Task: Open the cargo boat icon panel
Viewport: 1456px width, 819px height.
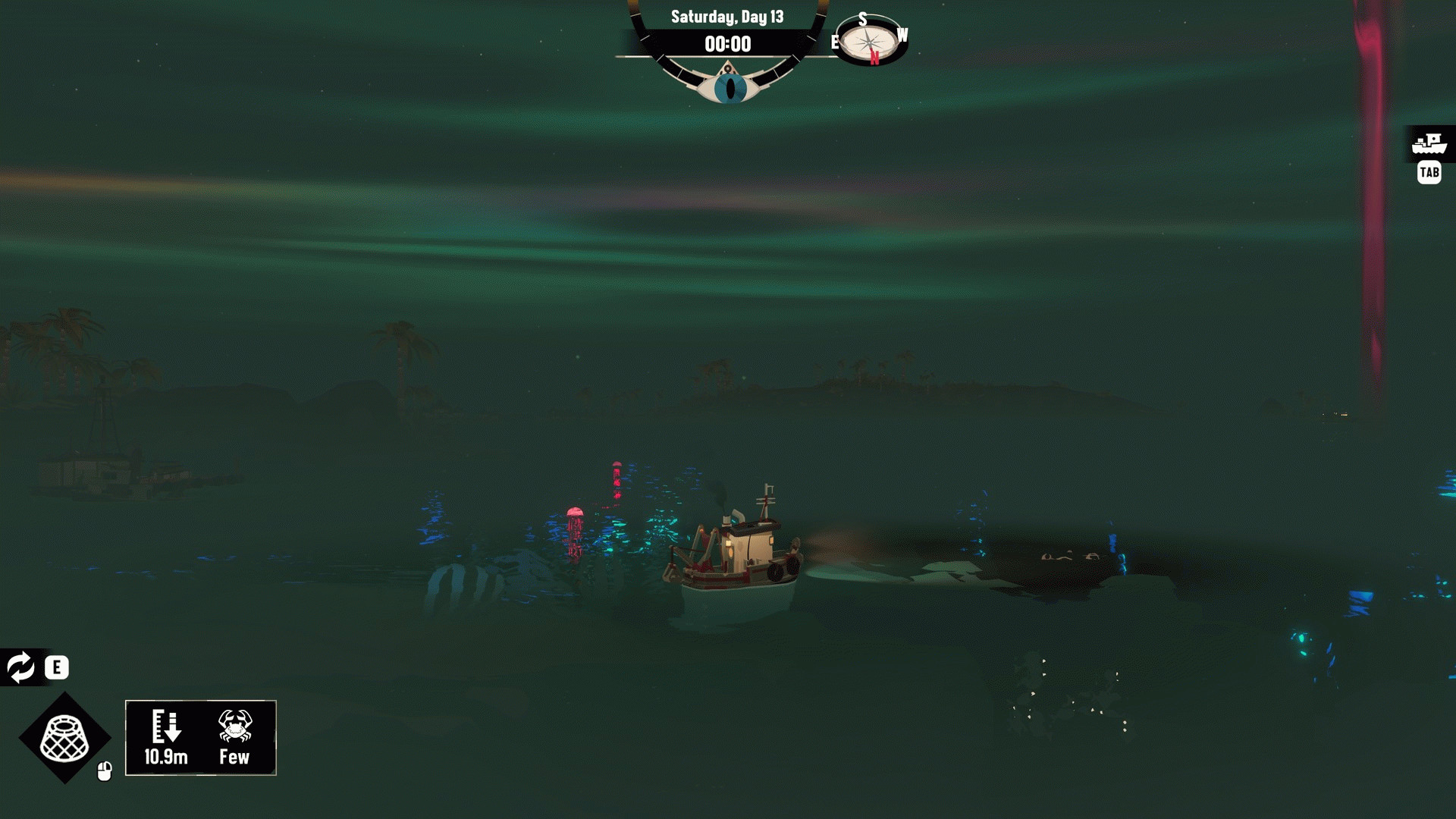Action: click(x=1429, y=143)
